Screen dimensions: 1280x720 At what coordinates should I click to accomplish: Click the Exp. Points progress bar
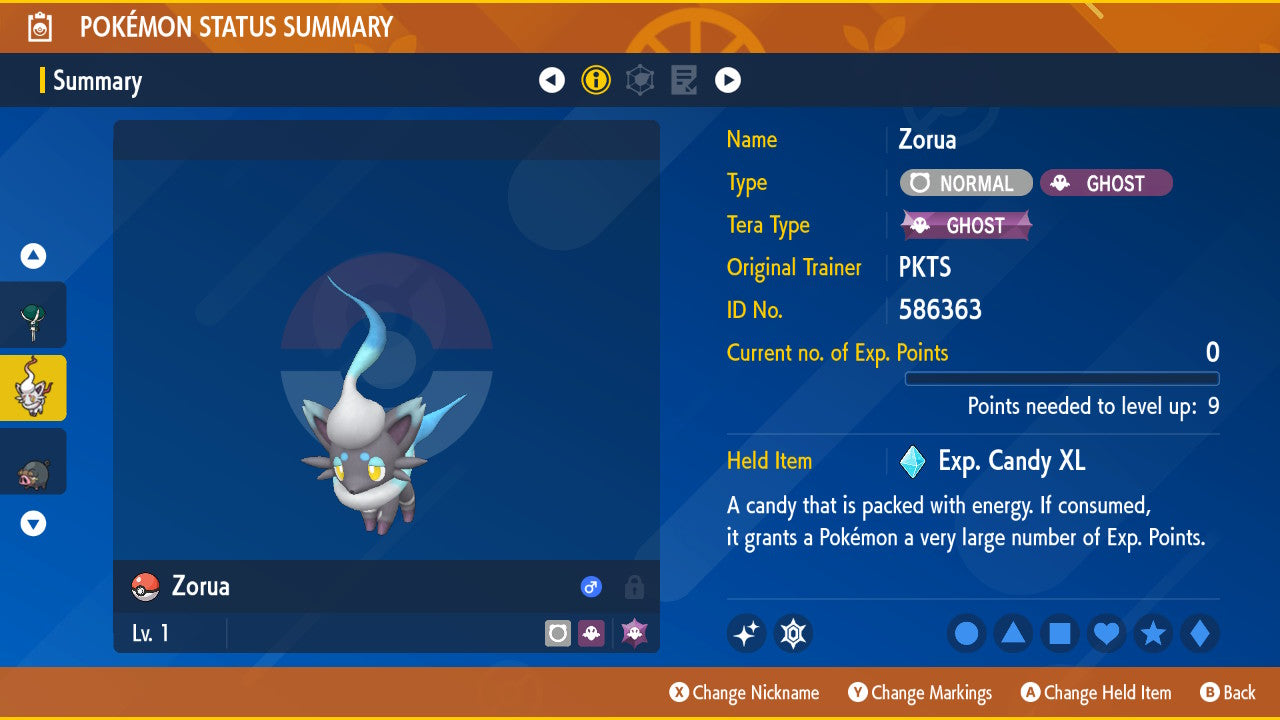point(1062,379)
